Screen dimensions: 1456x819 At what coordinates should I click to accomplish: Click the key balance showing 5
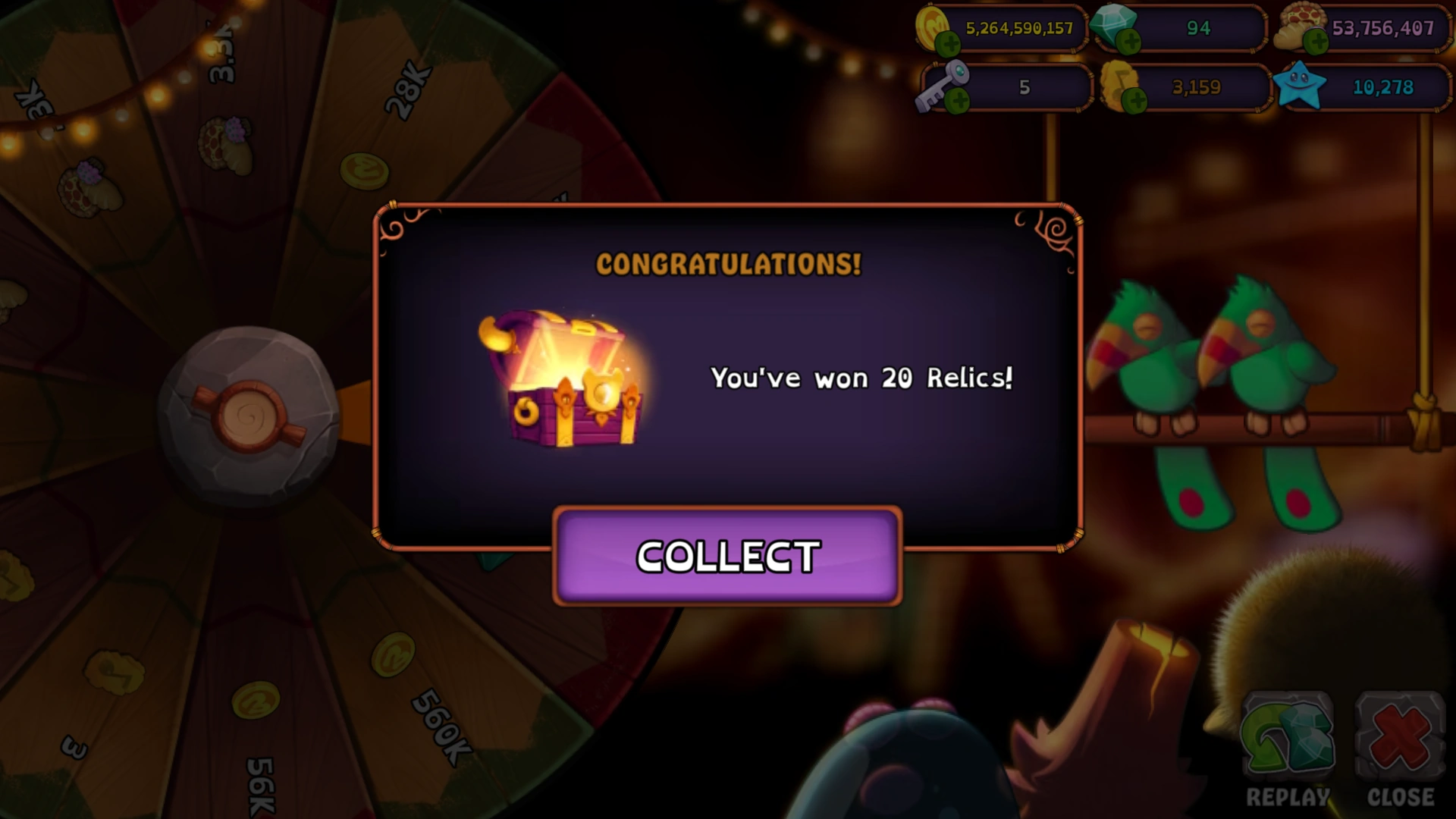pos(1025,87)
